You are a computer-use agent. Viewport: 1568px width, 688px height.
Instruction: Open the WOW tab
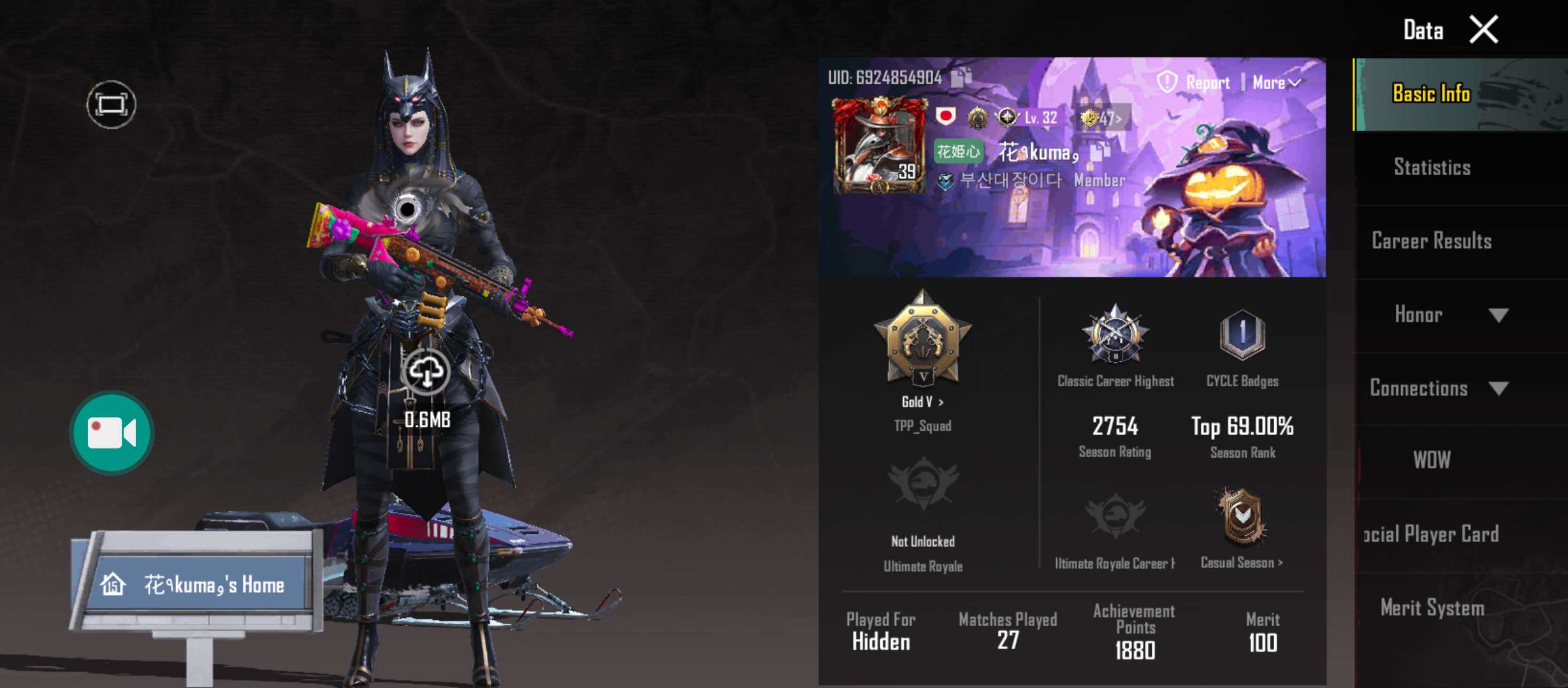1432,460
